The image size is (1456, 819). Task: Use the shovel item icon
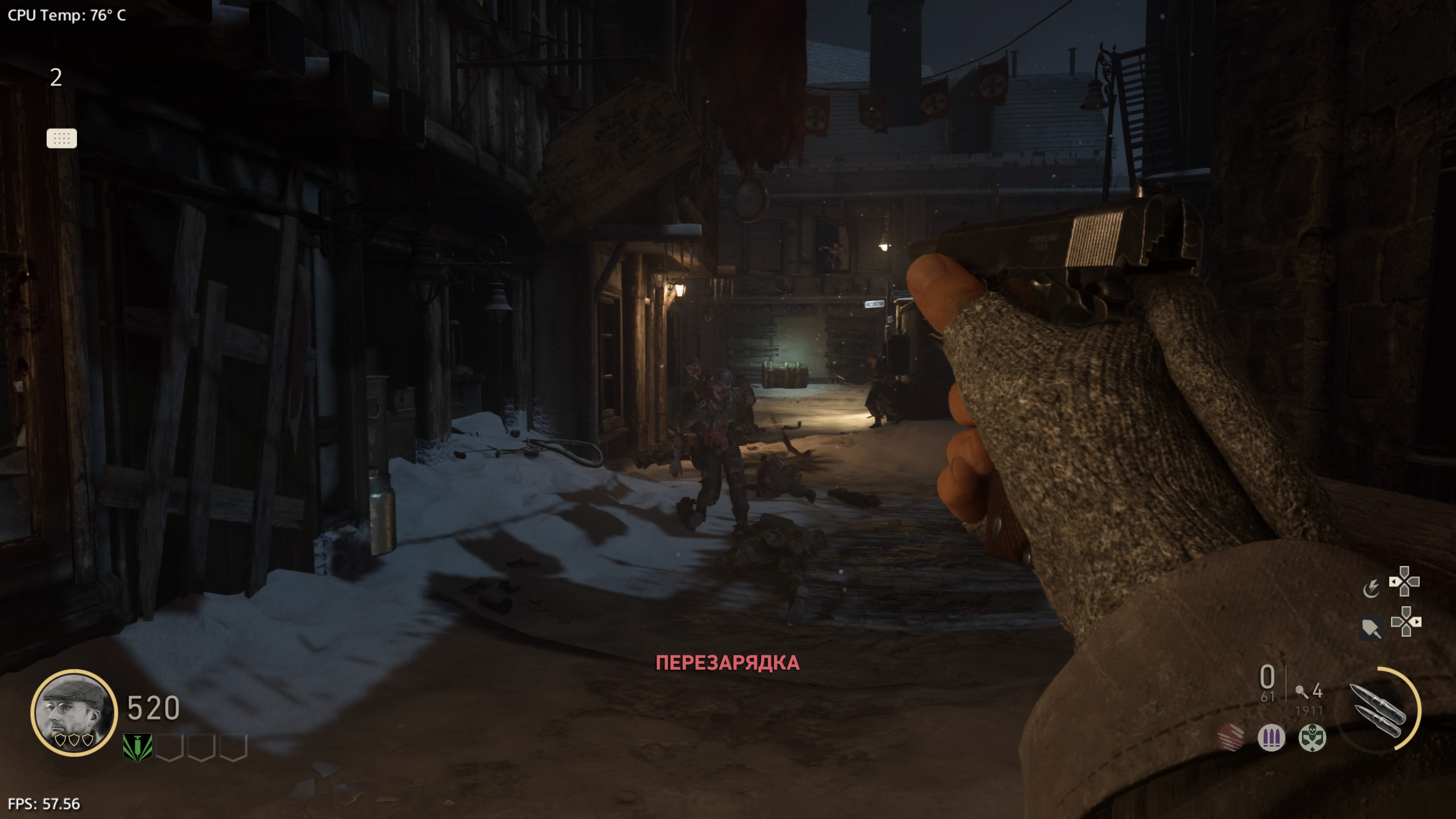pyautogui.click(x=1371, y=628)
